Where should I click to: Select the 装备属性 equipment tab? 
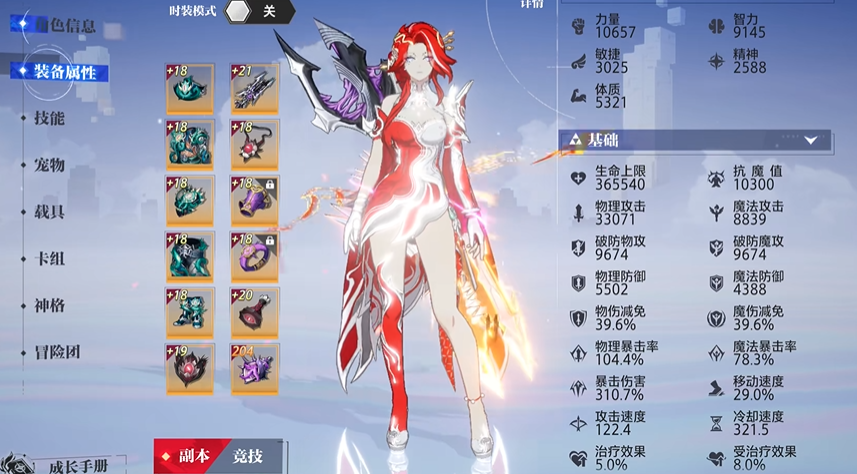coord(64,72)
